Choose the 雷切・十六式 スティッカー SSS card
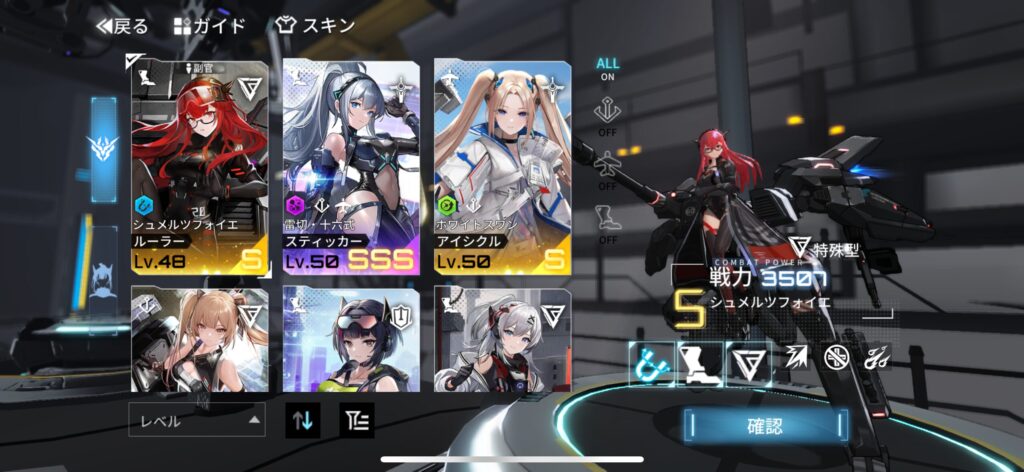1024x472 pixels. point(351,167)
